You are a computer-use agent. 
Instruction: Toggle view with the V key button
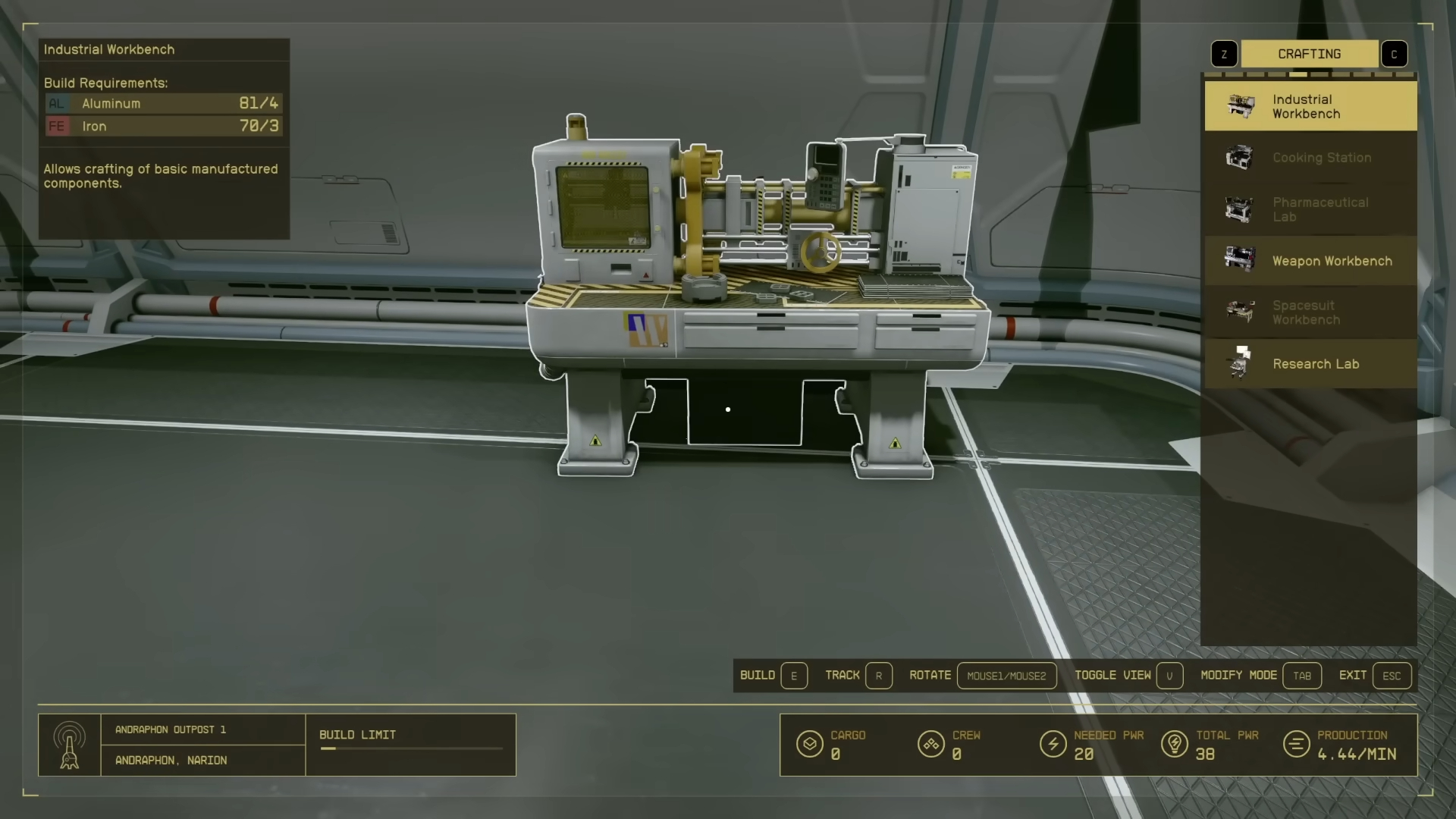point(1170,676)
